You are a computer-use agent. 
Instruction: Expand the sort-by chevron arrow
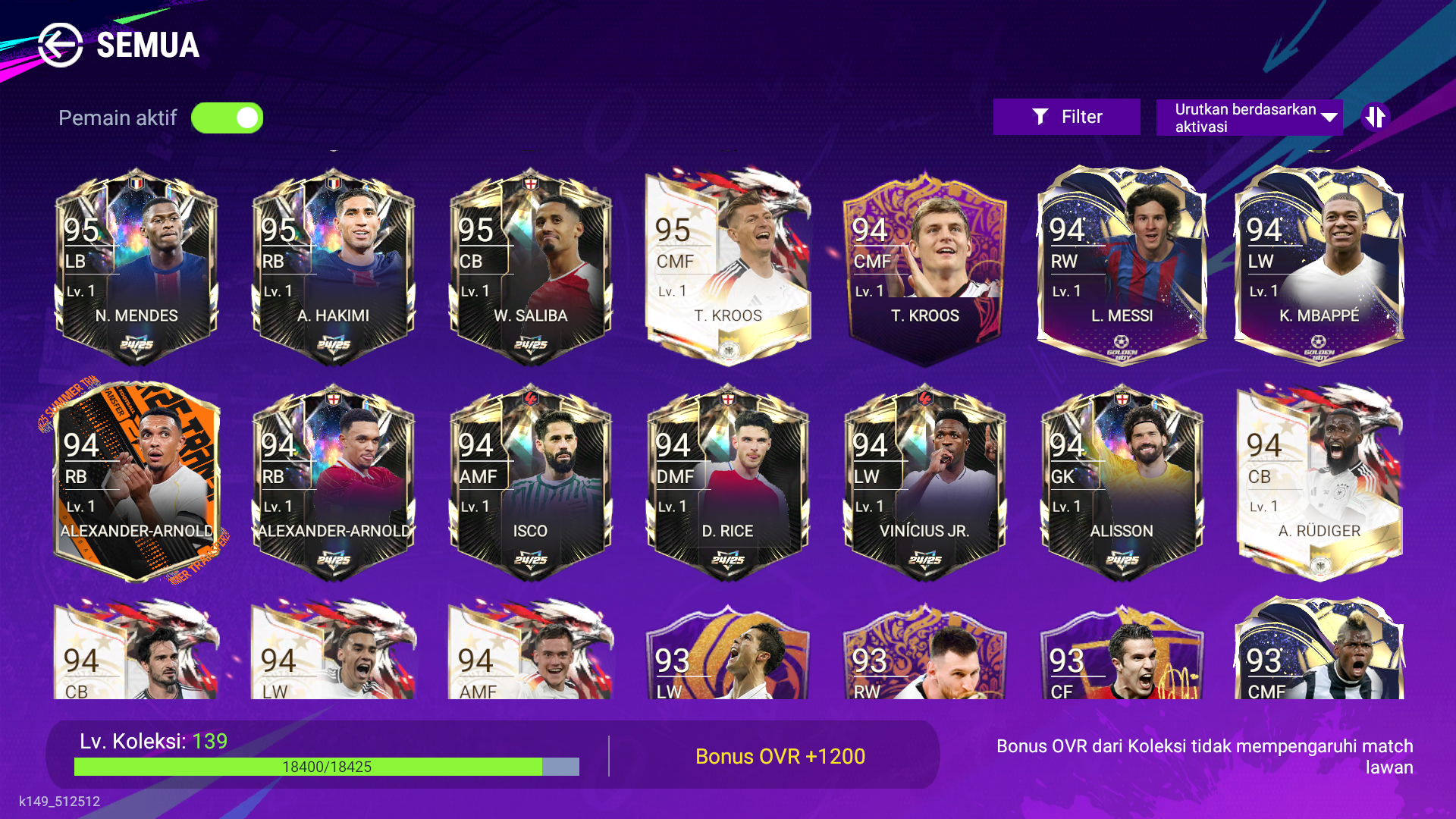tap(1329, 117)
